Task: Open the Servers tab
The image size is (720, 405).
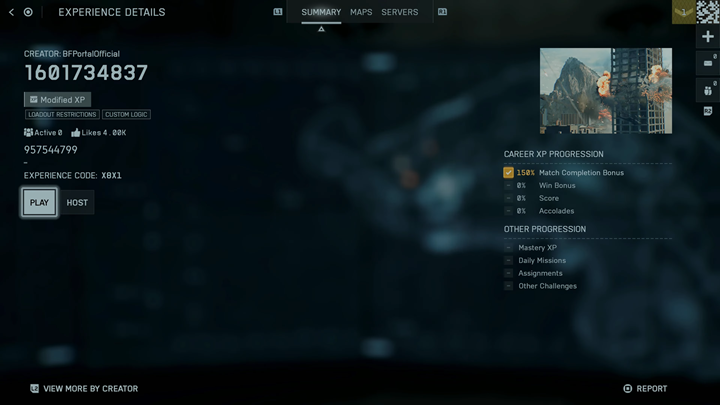Action: click(400, 12)
